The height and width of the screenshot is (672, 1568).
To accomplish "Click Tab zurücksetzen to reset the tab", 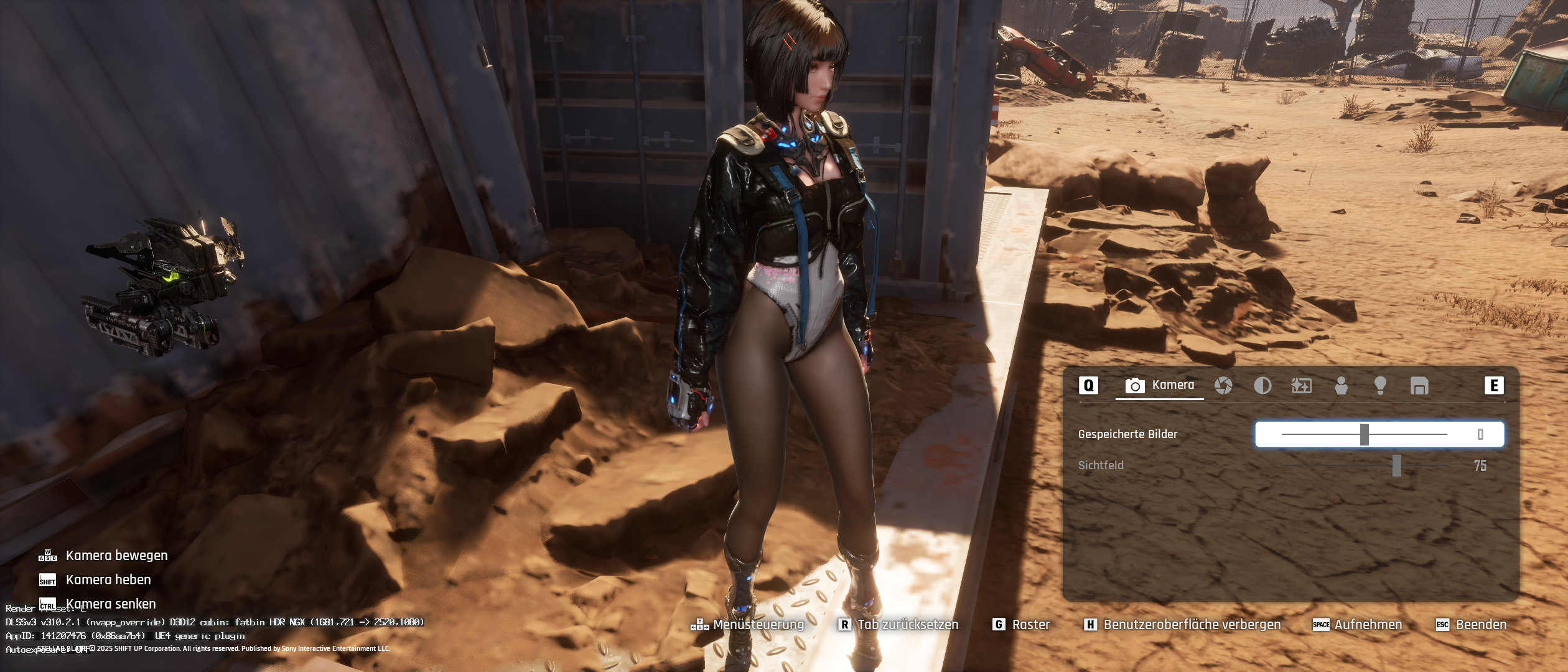I will 899,624.
